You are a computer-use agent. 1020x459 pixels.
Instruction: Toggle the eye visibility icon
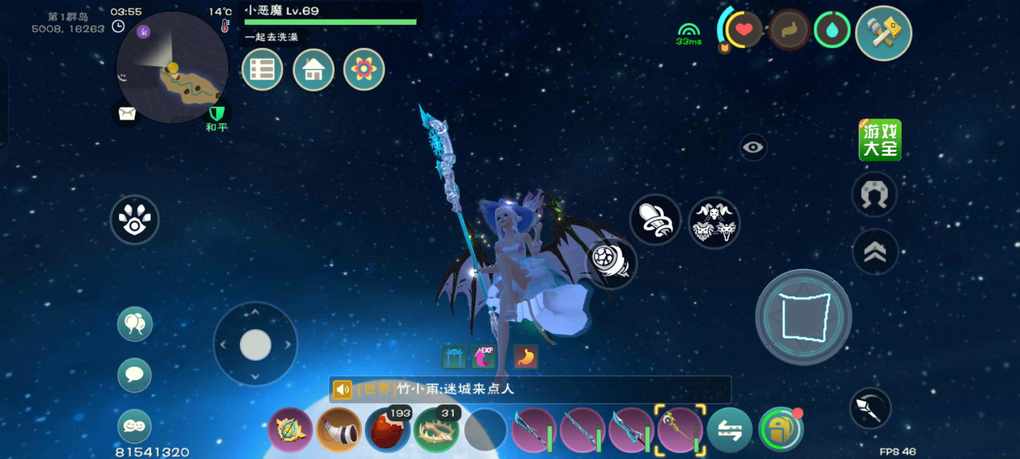pyautogui.click(x=753, y=148)
